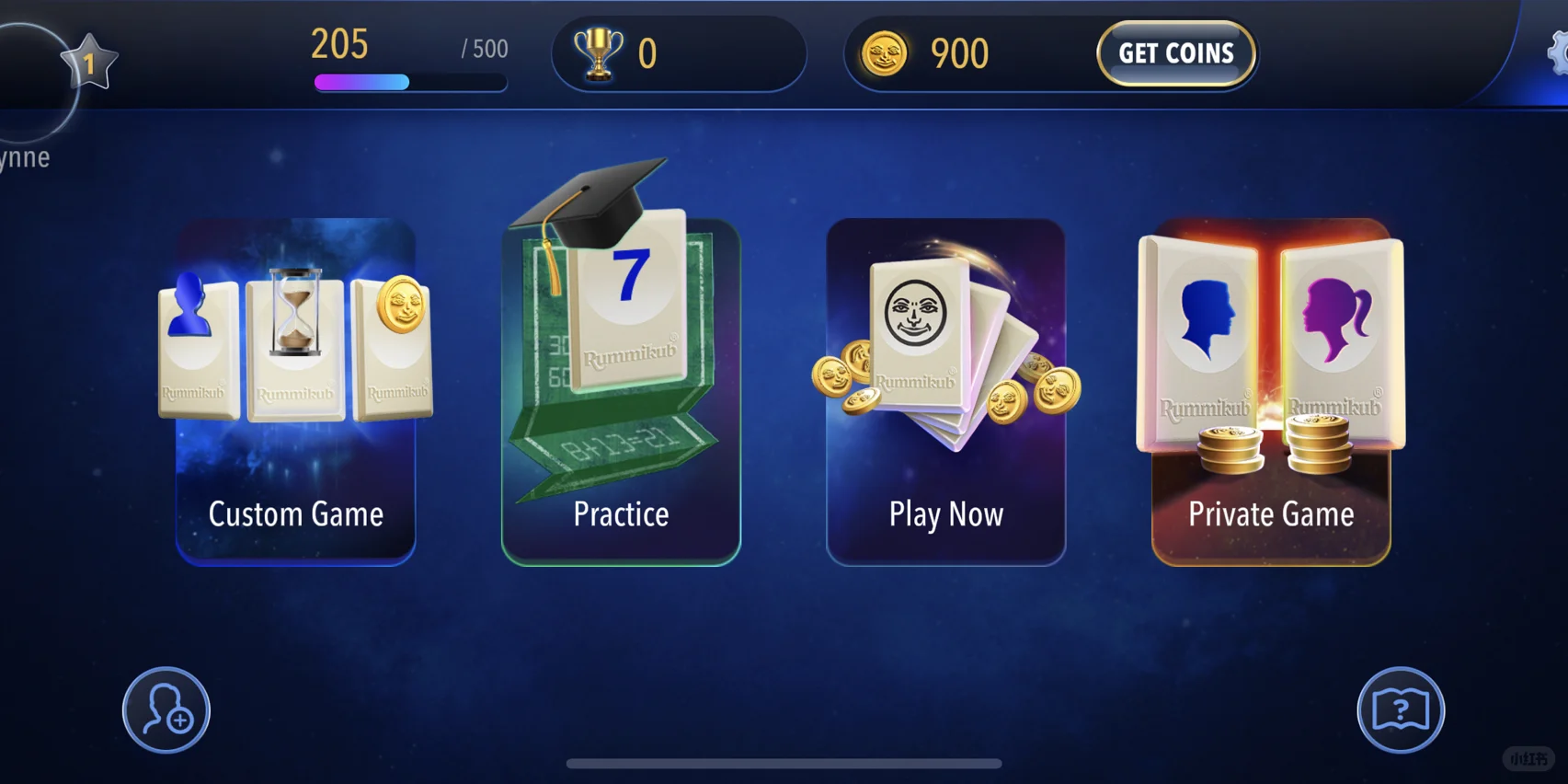The height and width of the screenshot is (784, 1568).
Task: Click the graduation cap on Practice card
Action: click(598, 201)
